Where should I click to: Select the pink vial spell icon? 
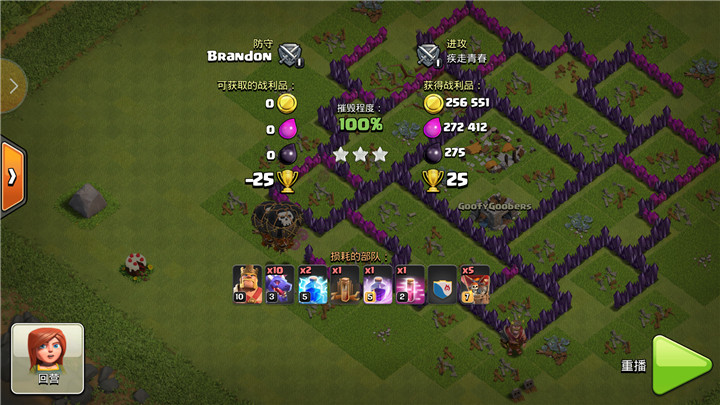[x=409, y=285]
